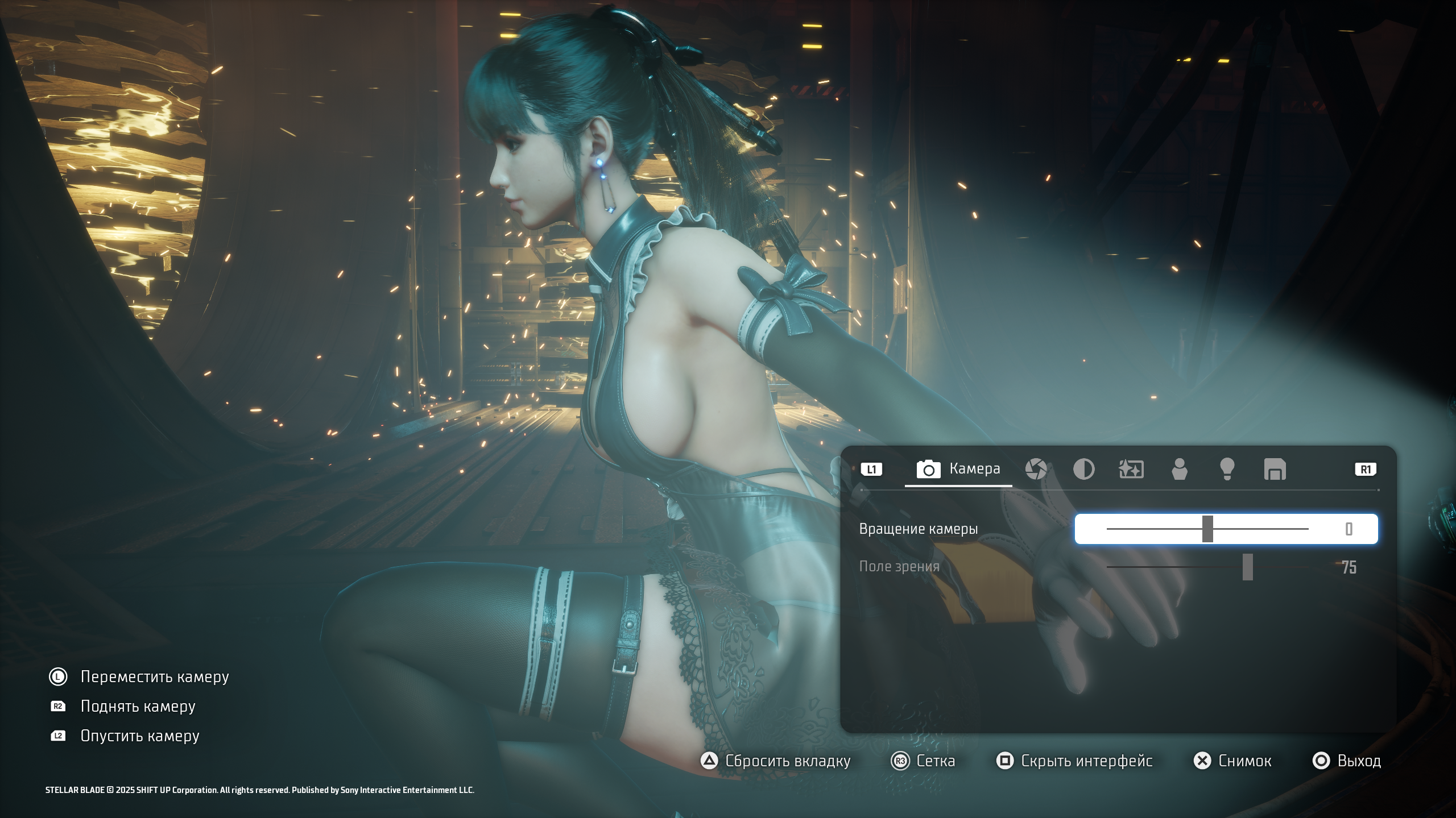Switch to the sparkle picture effects tab
Screen dimensions: 1456x818
tap(1131, 470)
